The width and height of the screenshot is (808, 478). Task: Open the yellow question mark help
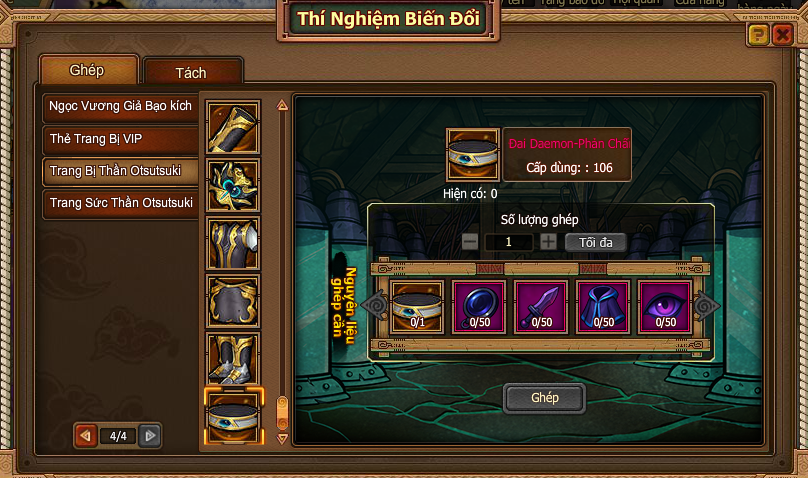758,35
